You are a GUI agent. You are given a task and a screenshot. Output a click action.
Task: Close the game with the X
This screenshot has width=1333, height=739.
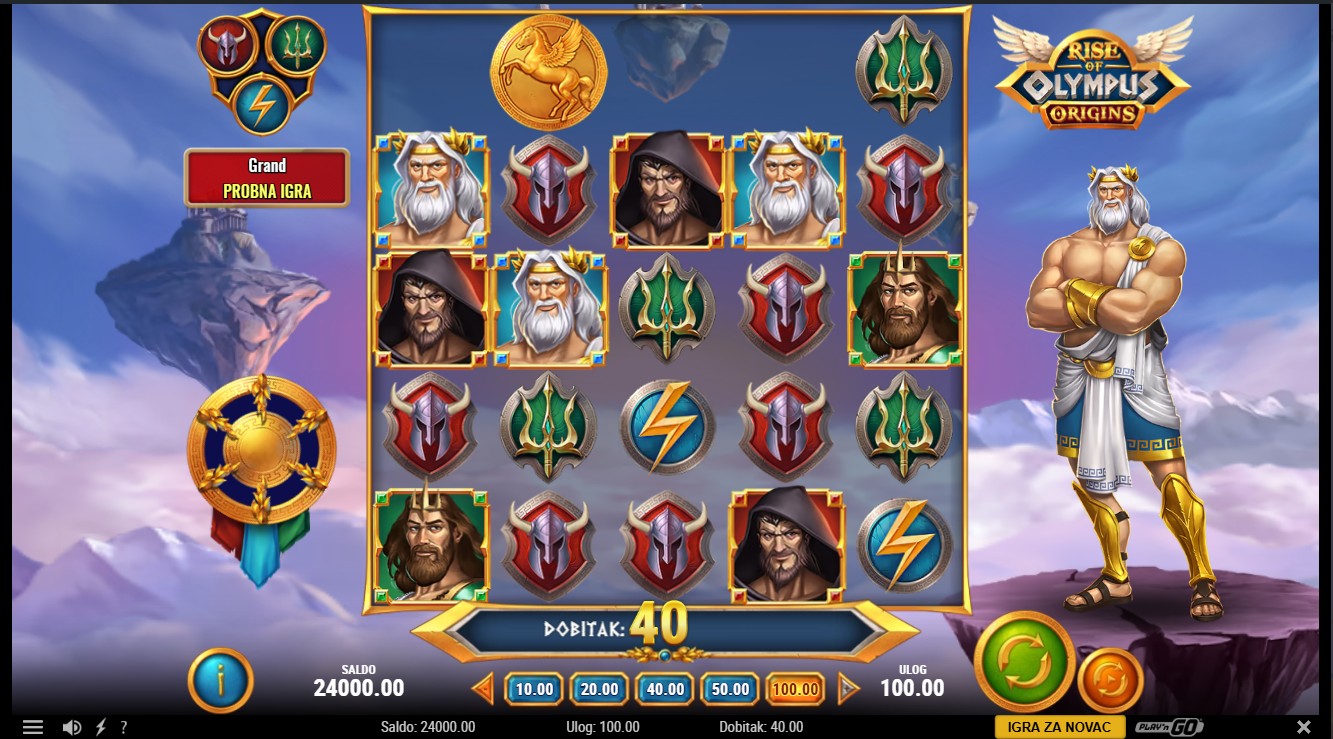(x=1303, y=727)
